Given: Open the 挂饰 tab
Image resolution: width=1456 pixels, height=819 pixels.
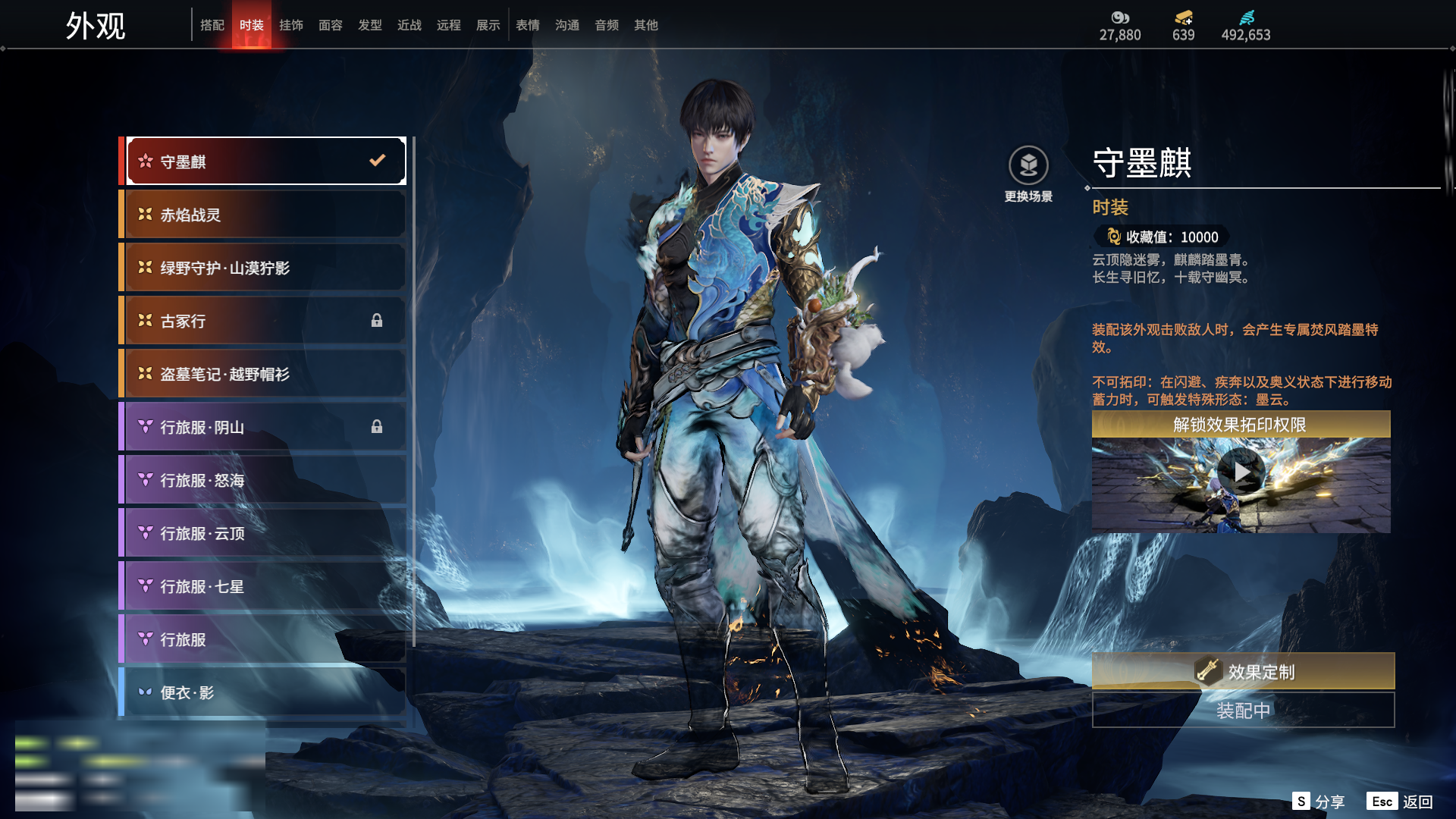Looking at the screenshot, I should tap(291, 25).
